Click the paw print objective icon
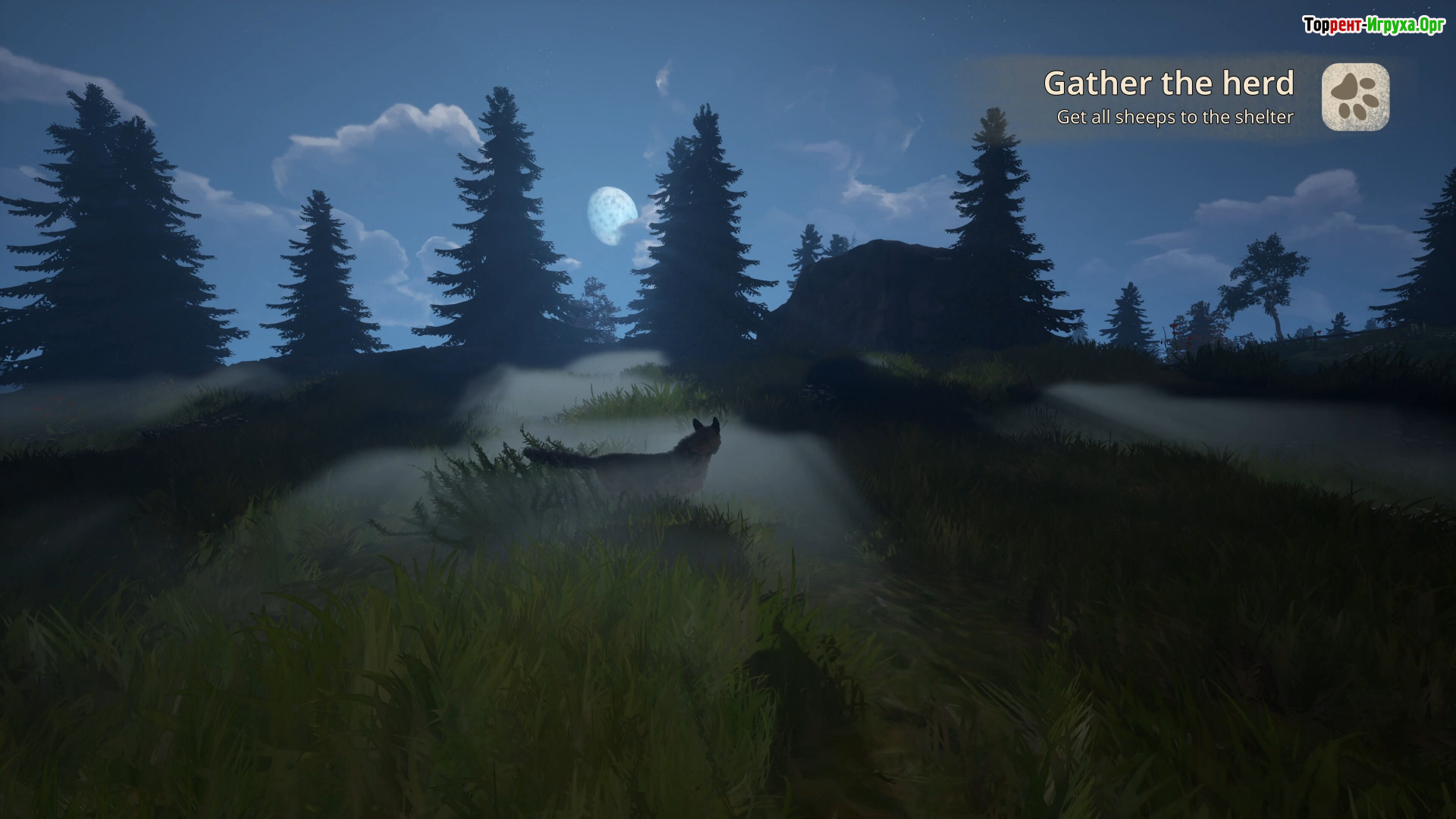Screen dimensions: 1456x819 click(1355, 97)
